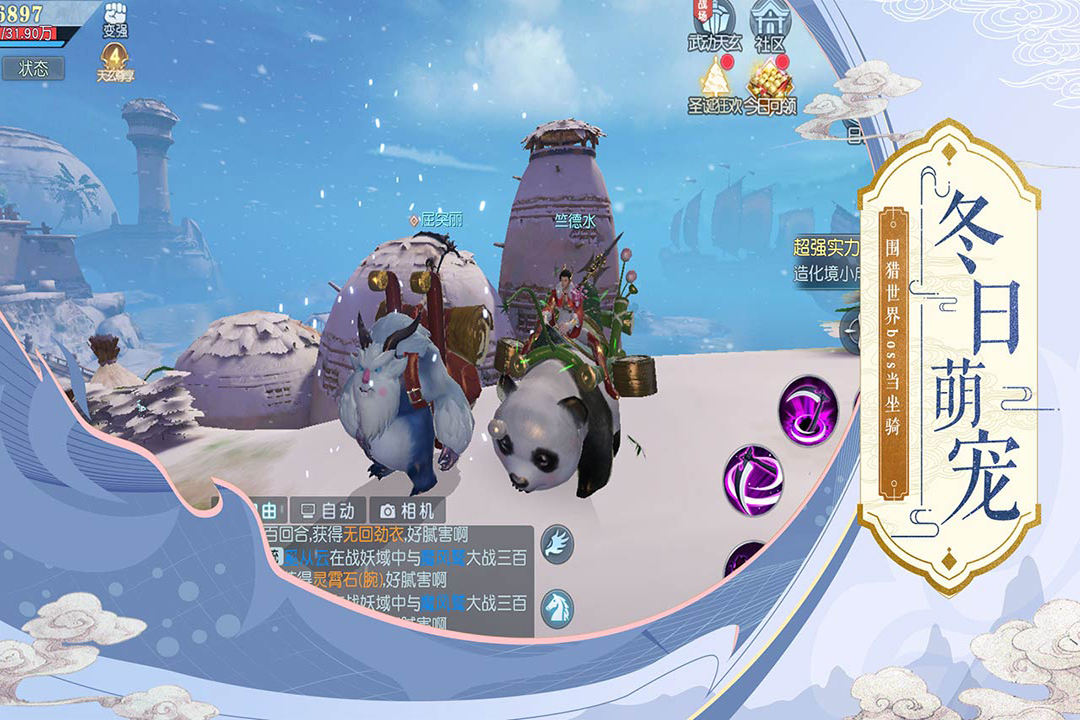Open the 天玄尊享 level 4 badge
1080x720 pixels.
pos(115,60)
